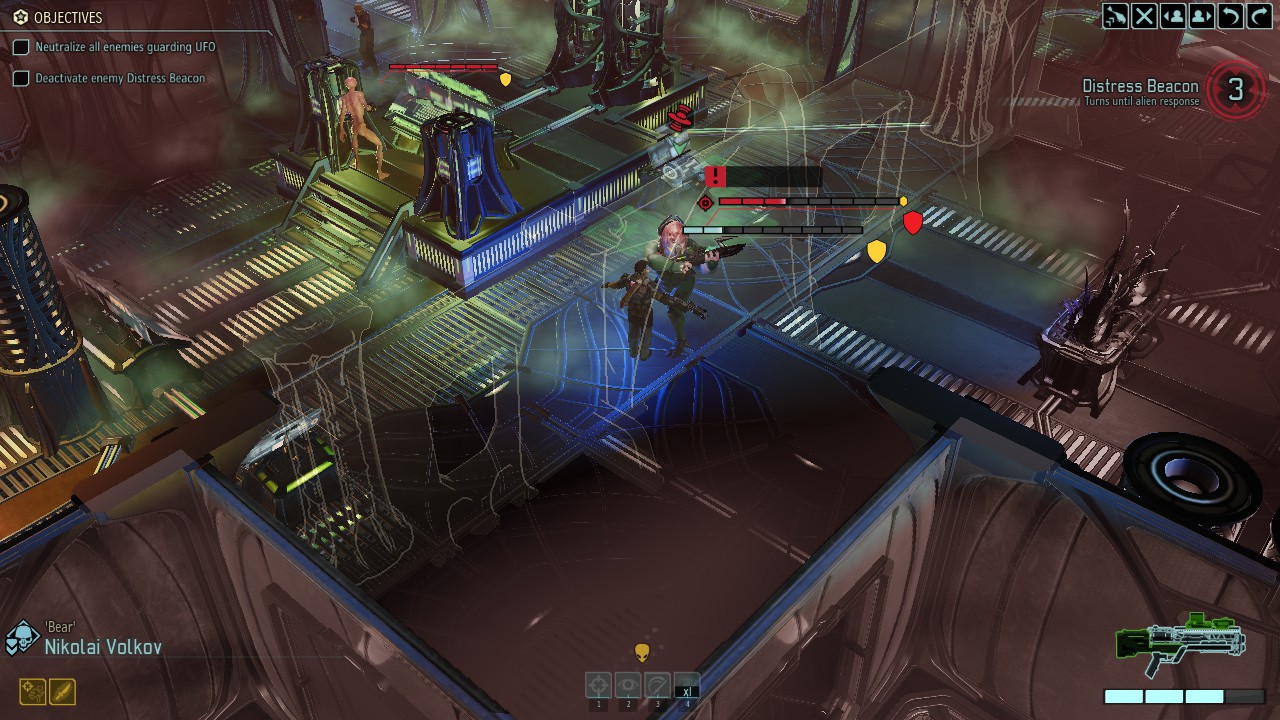
Task: Select ability slot 4
Action: point(686,685)
